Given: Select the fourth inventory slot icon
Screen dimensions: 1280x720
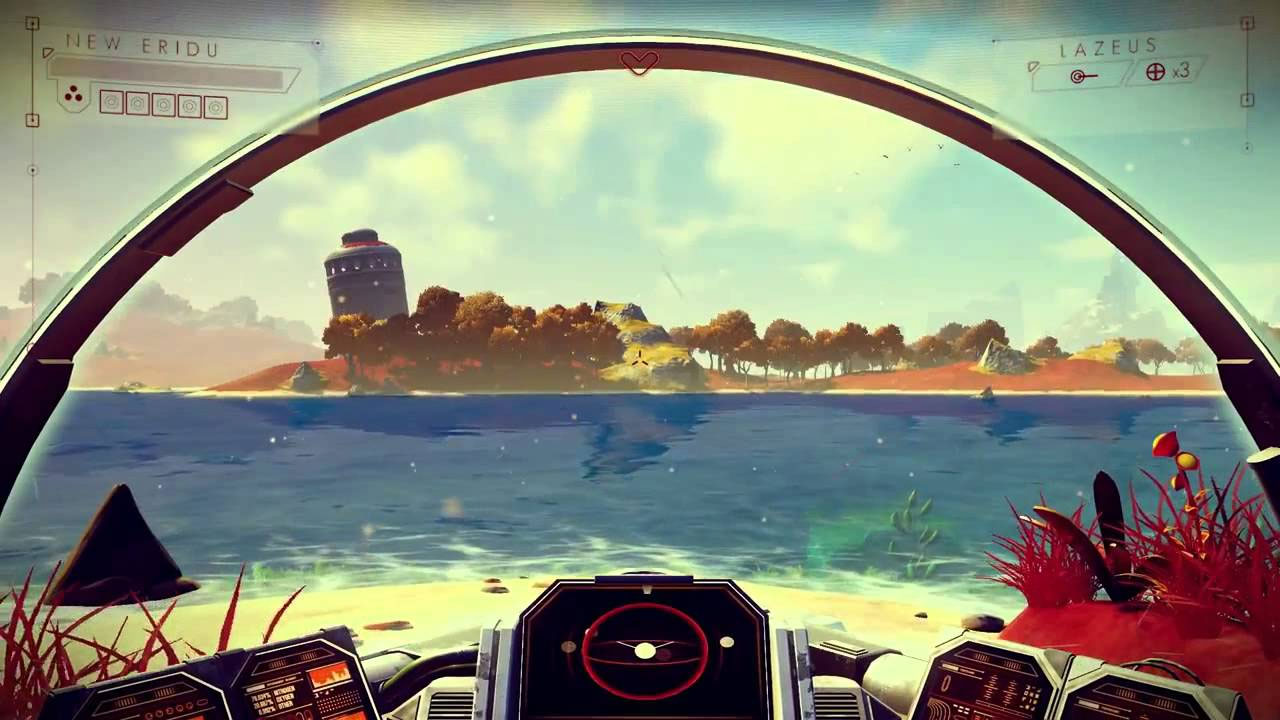Looking at the screenshot, I should point(190,104).
